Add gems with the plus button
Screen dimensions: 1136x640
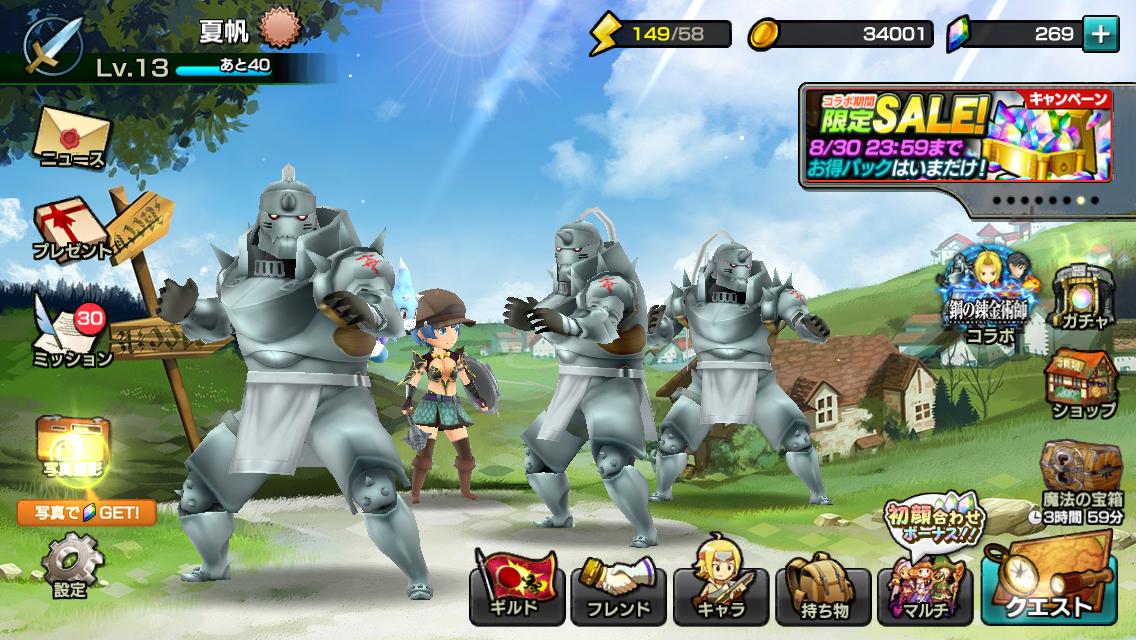click(x=1100, y=34)
